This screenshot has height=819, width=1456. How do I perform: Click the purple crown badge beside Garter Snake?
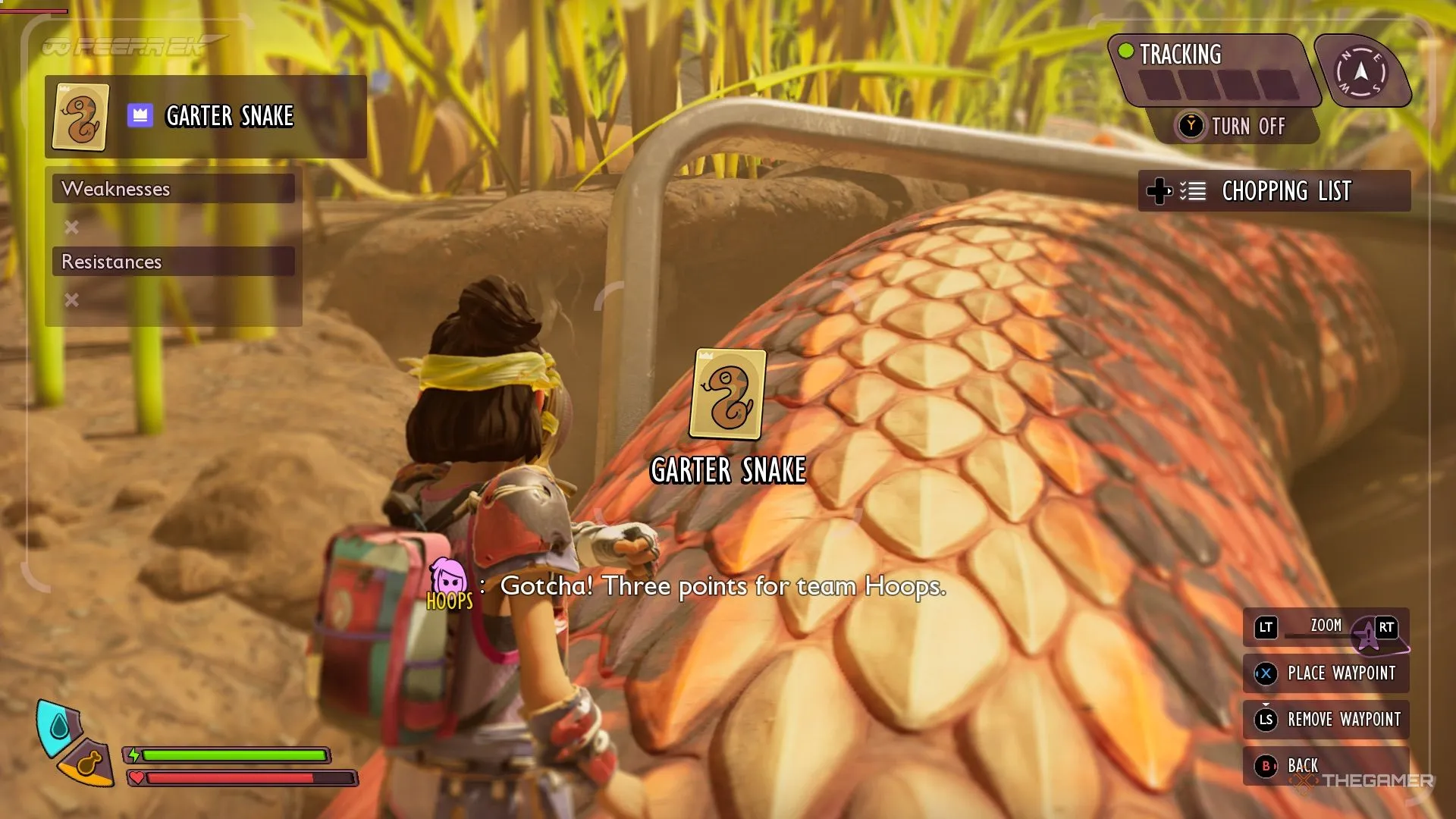(140, 116)
